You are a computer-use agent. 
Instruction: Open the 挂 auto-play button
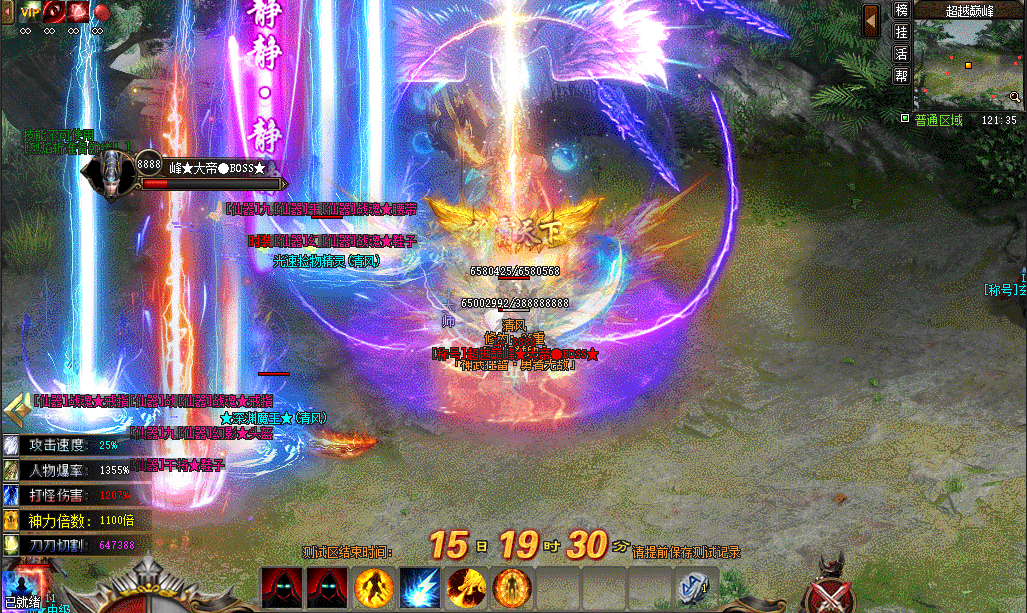point(901,32)
